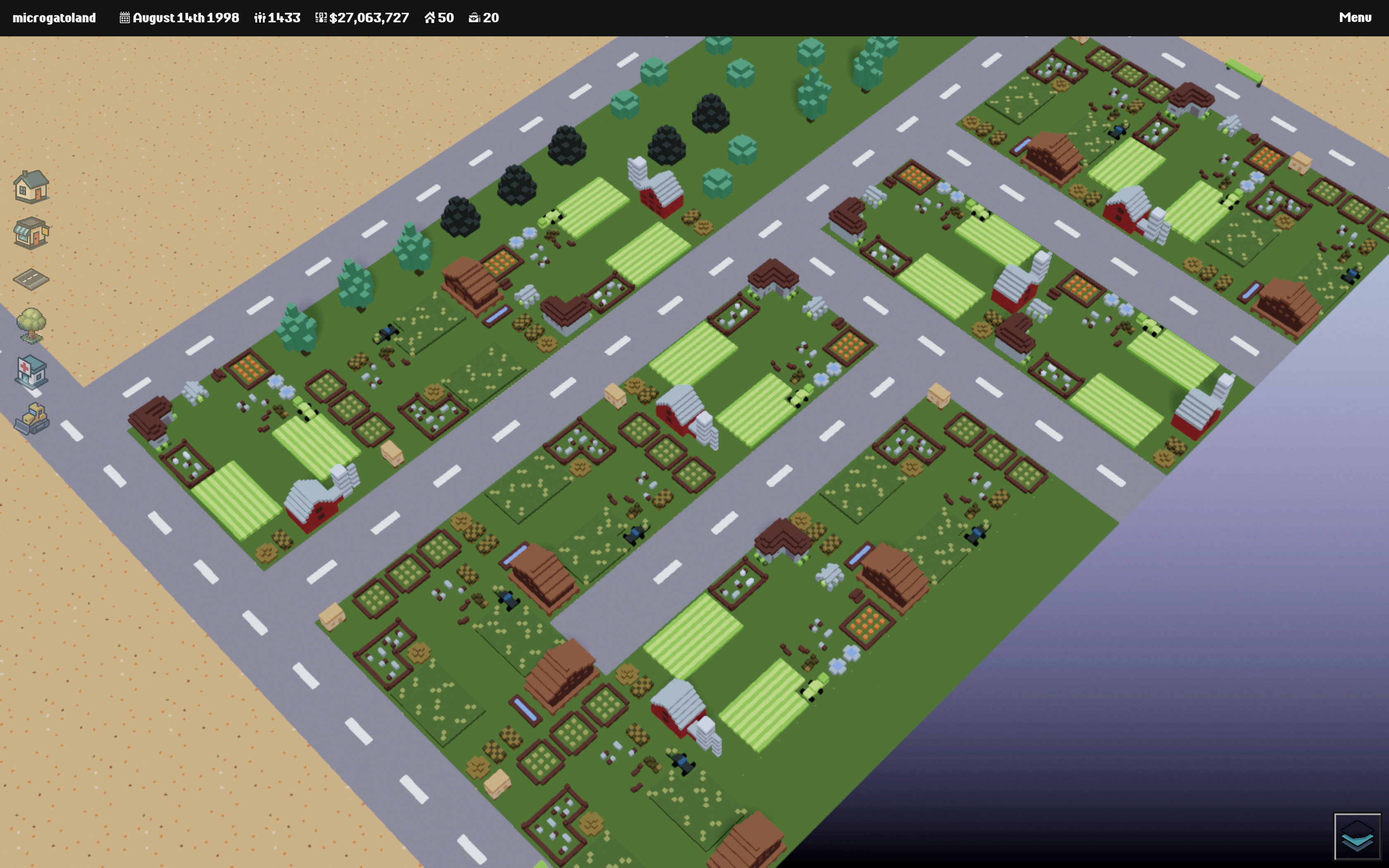Activate the bulldozer demolish tool

click(31, 418)
